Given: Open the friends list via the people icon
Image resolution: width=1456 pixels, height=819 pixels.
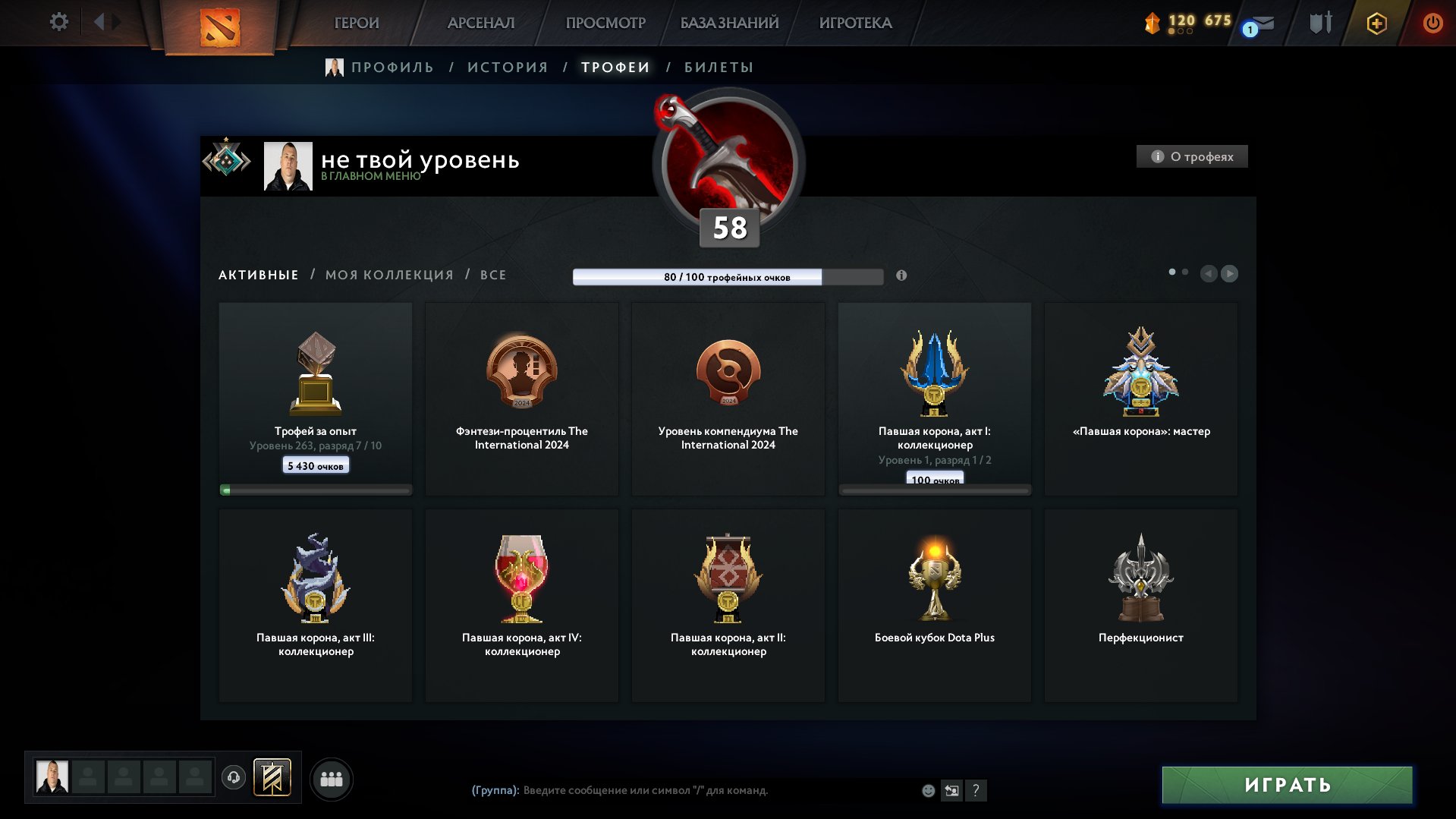Looking at the screenshot, I should point(331,778).
